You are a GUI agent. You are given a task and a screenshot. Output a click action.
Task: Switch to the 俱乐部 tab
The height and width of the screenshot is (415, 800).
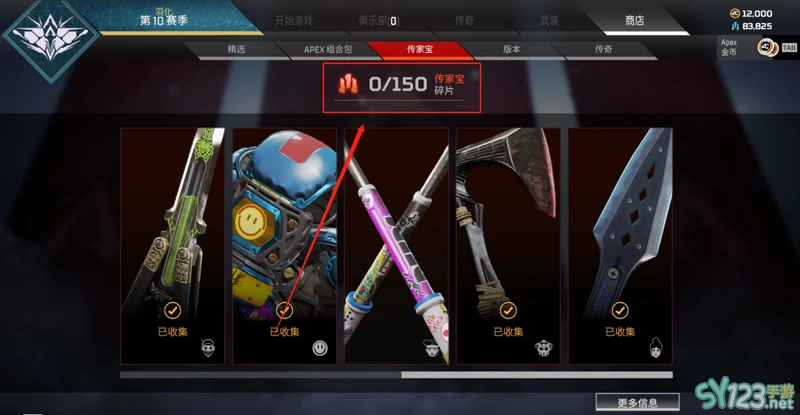tap(378, 20)
